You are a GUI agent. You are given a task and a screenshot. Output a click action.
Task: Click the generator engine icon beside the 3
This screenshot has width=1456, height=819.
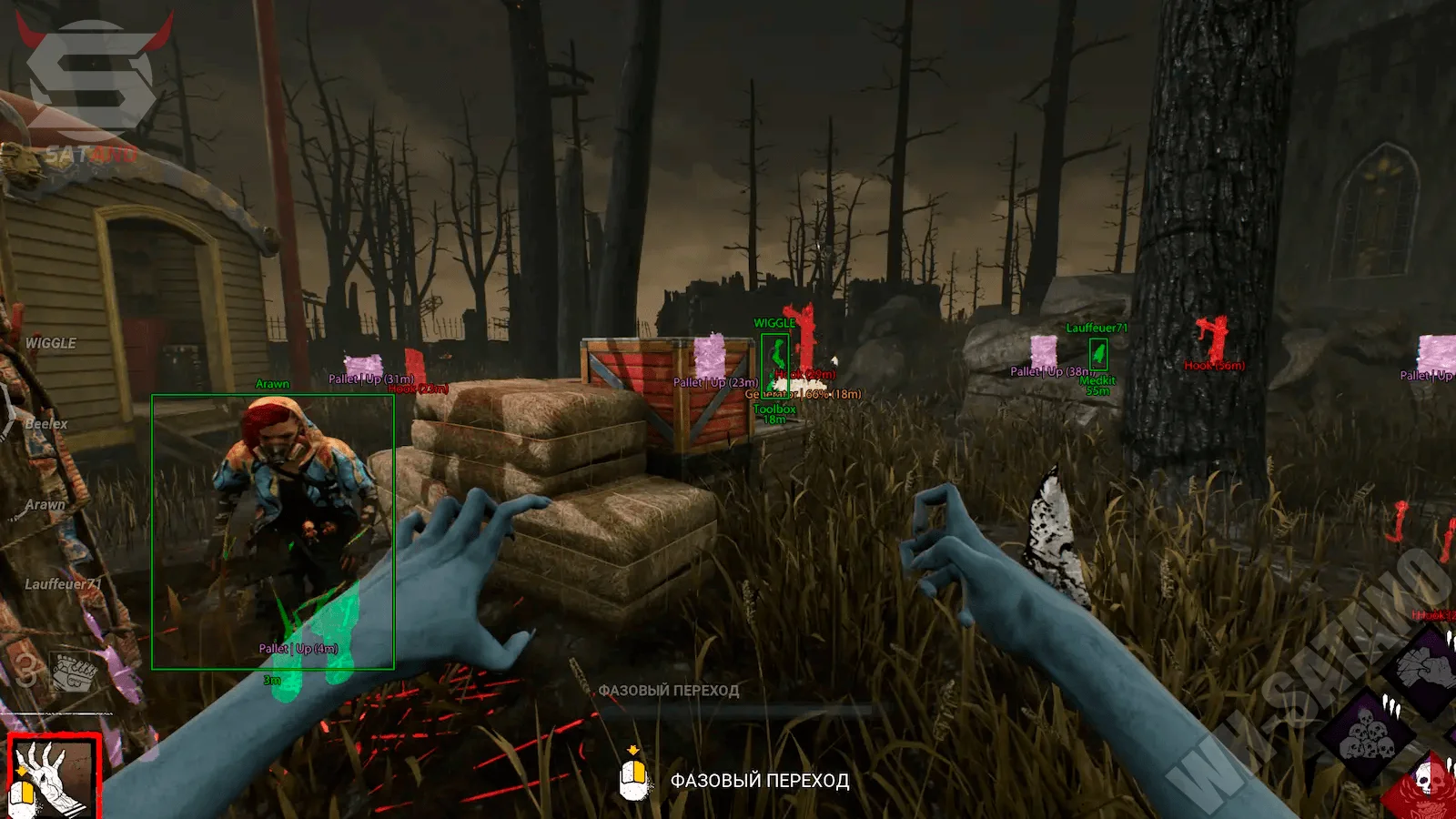(x=73, y=672)
